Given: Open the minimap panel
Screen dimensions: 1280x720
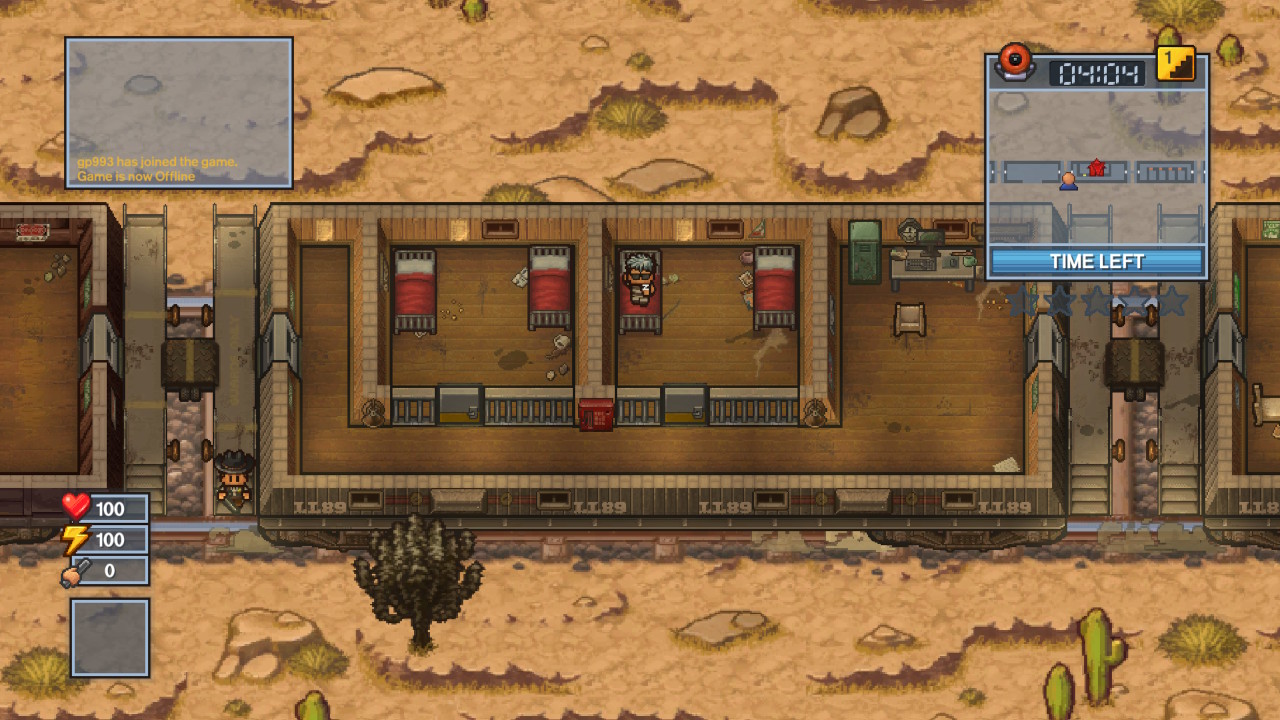Looking at the screenshot, I should tap(1097, 165).
